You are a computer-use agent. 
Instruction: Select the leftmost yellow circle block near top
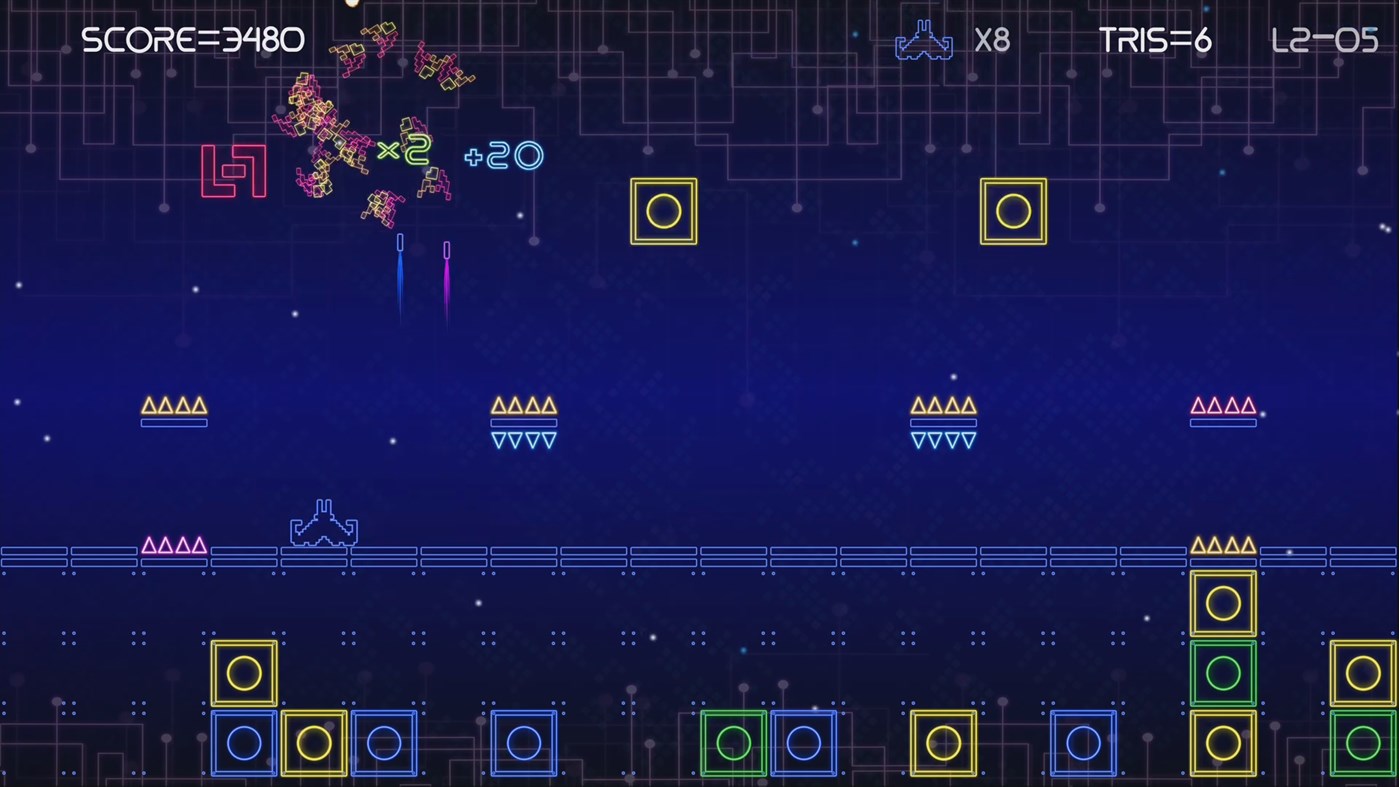point(663,211)
